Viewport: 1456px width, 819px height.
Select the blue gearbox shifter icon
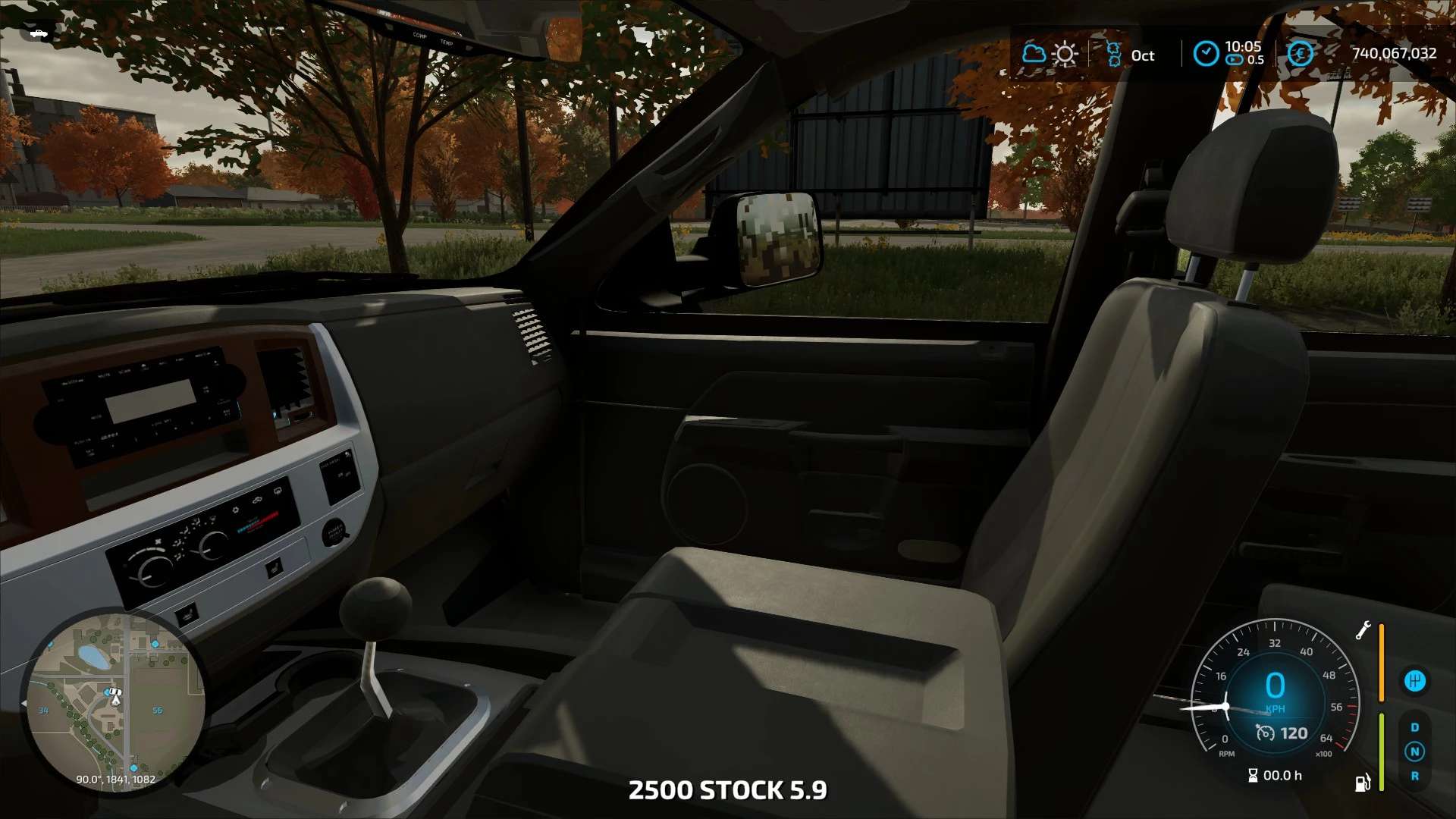(1414, 681)
